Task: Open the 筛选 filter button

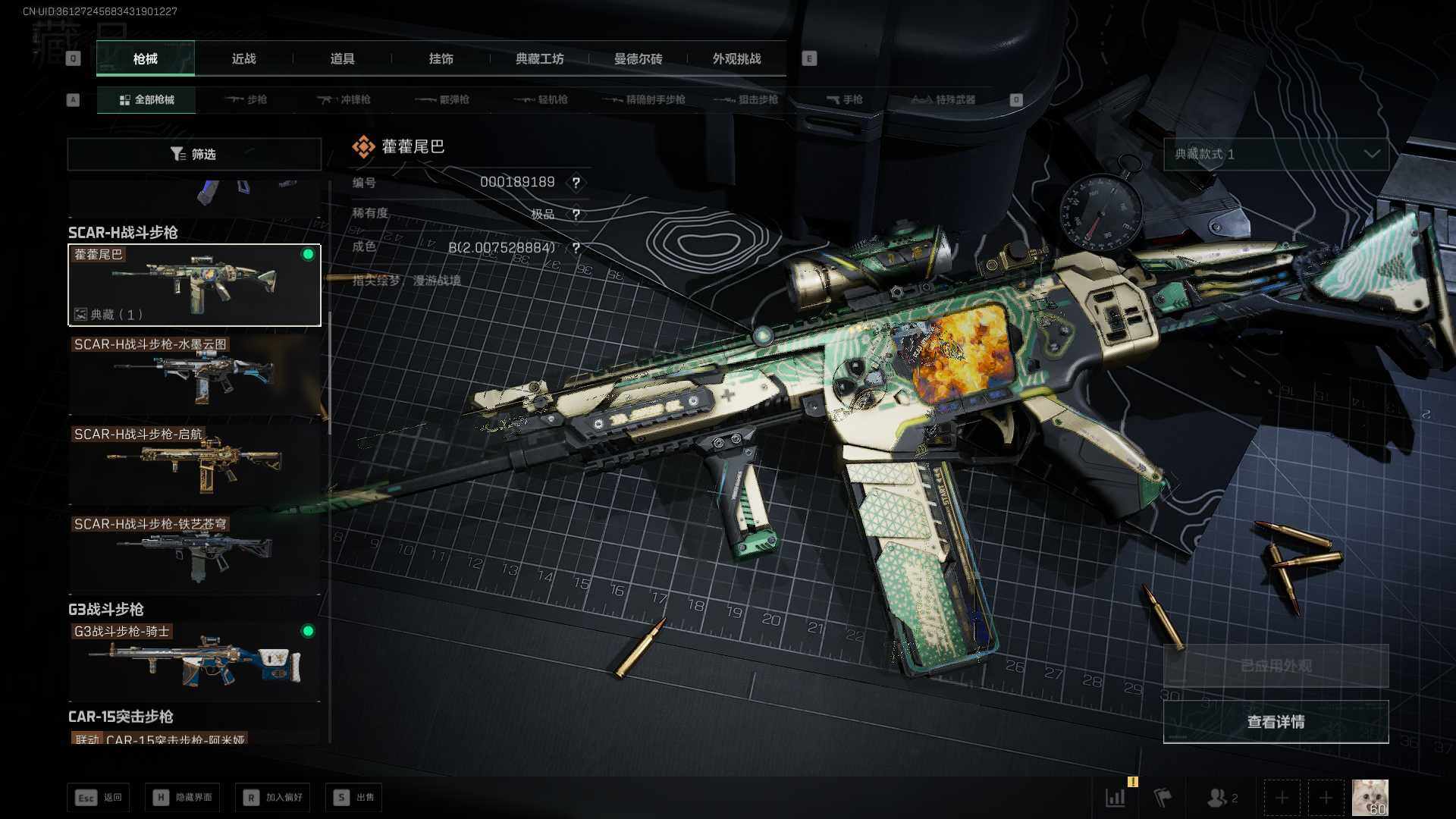Action: (194, 154)
